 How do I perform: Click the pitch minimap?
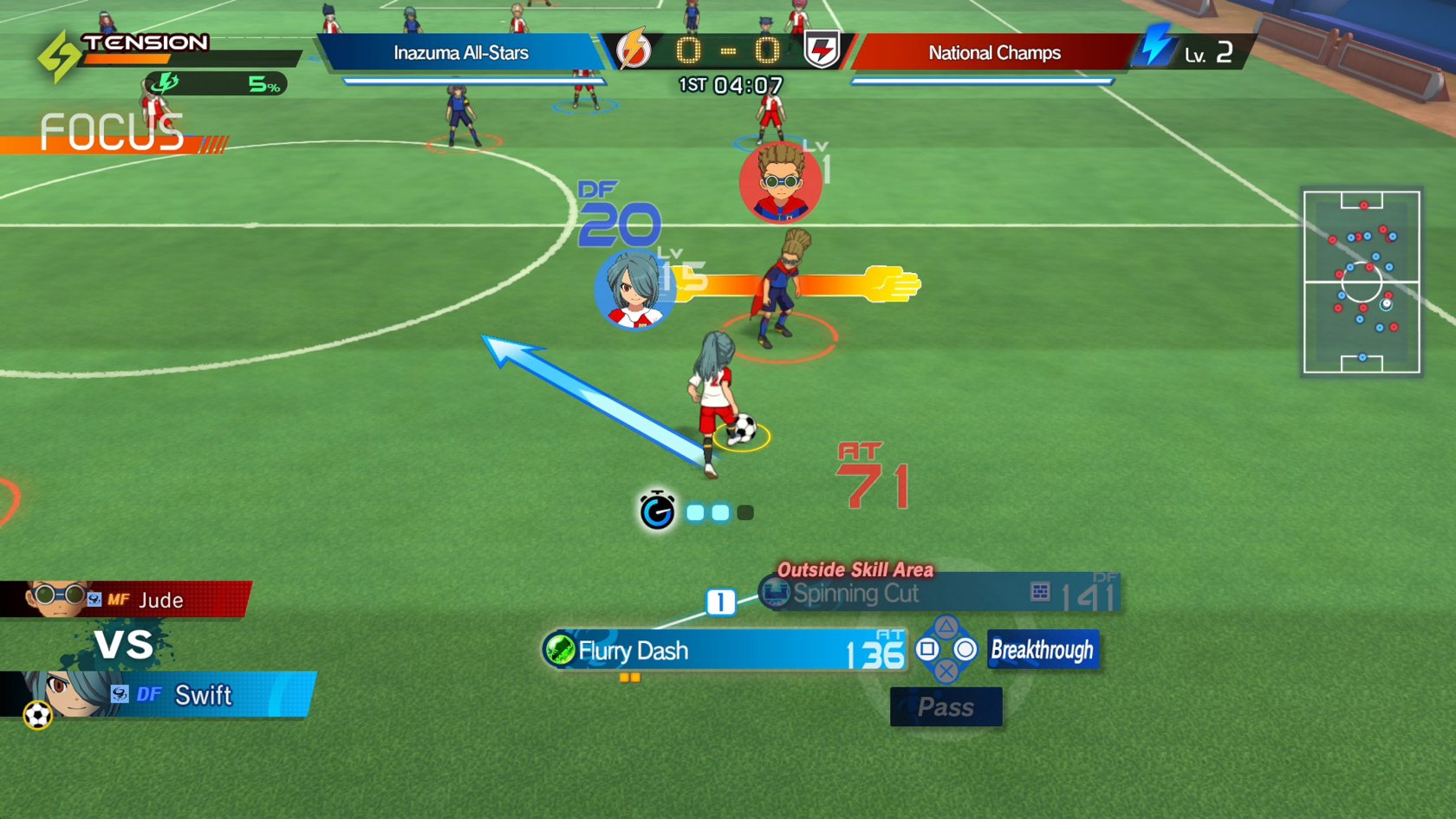tap(1362, 283)
